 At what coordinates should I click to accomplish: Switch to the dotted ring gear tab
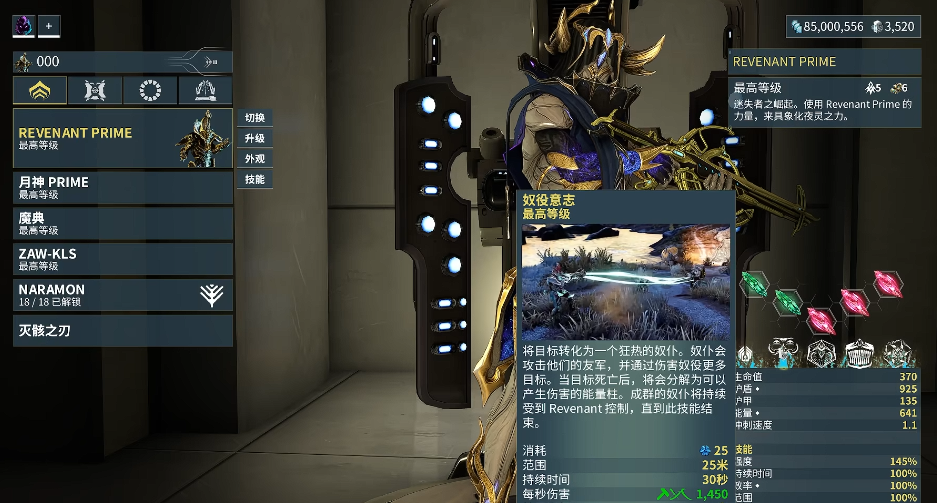tap(150, 91)
